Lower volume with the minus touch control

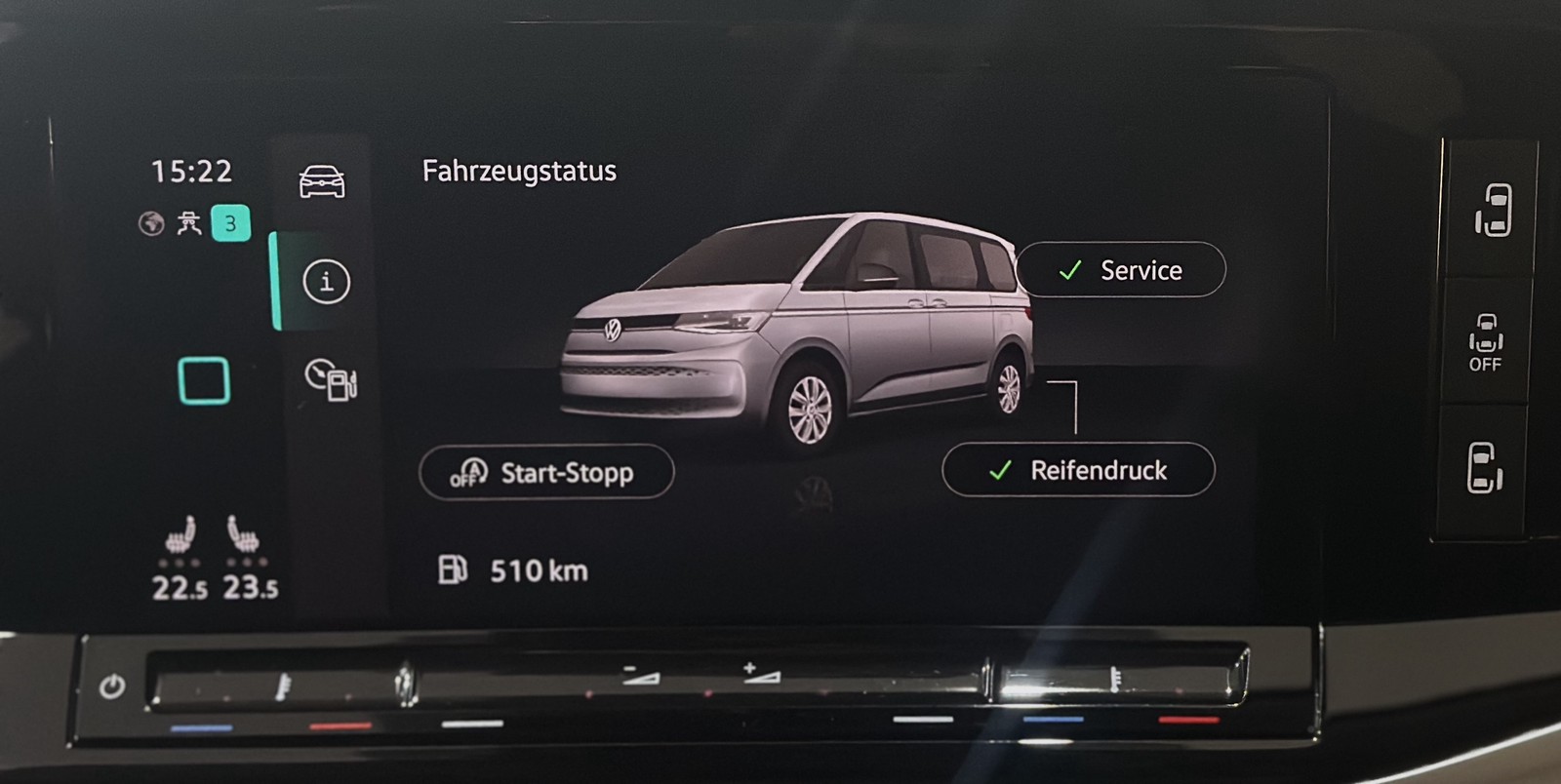(x=641, y=675)
